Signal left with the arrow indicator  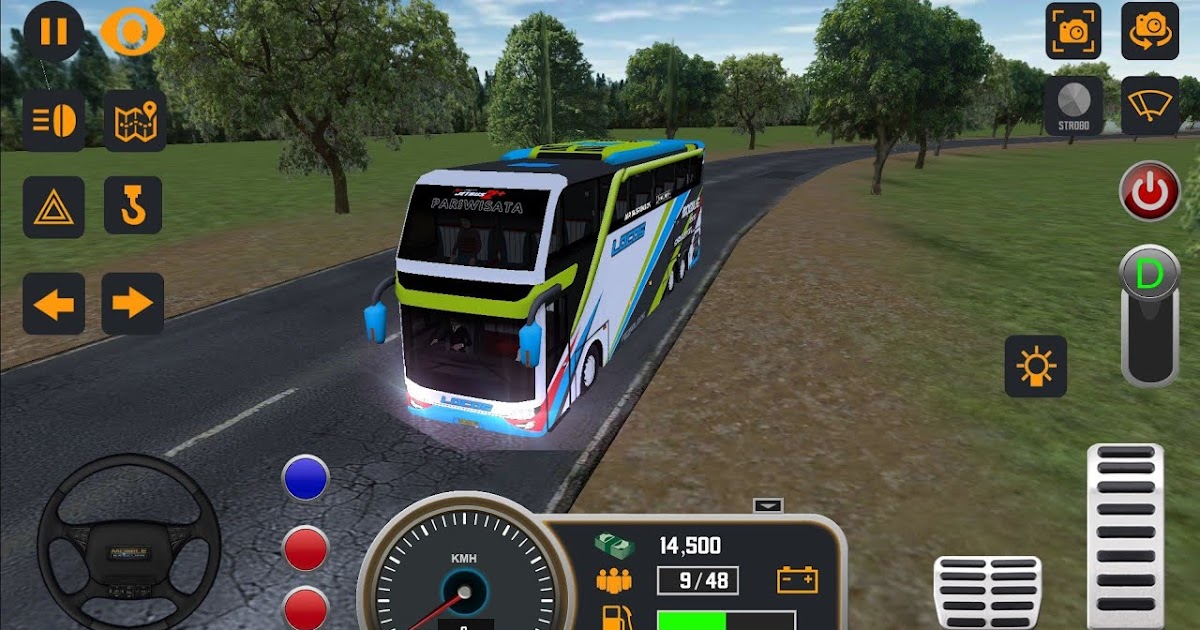(53, 303)
